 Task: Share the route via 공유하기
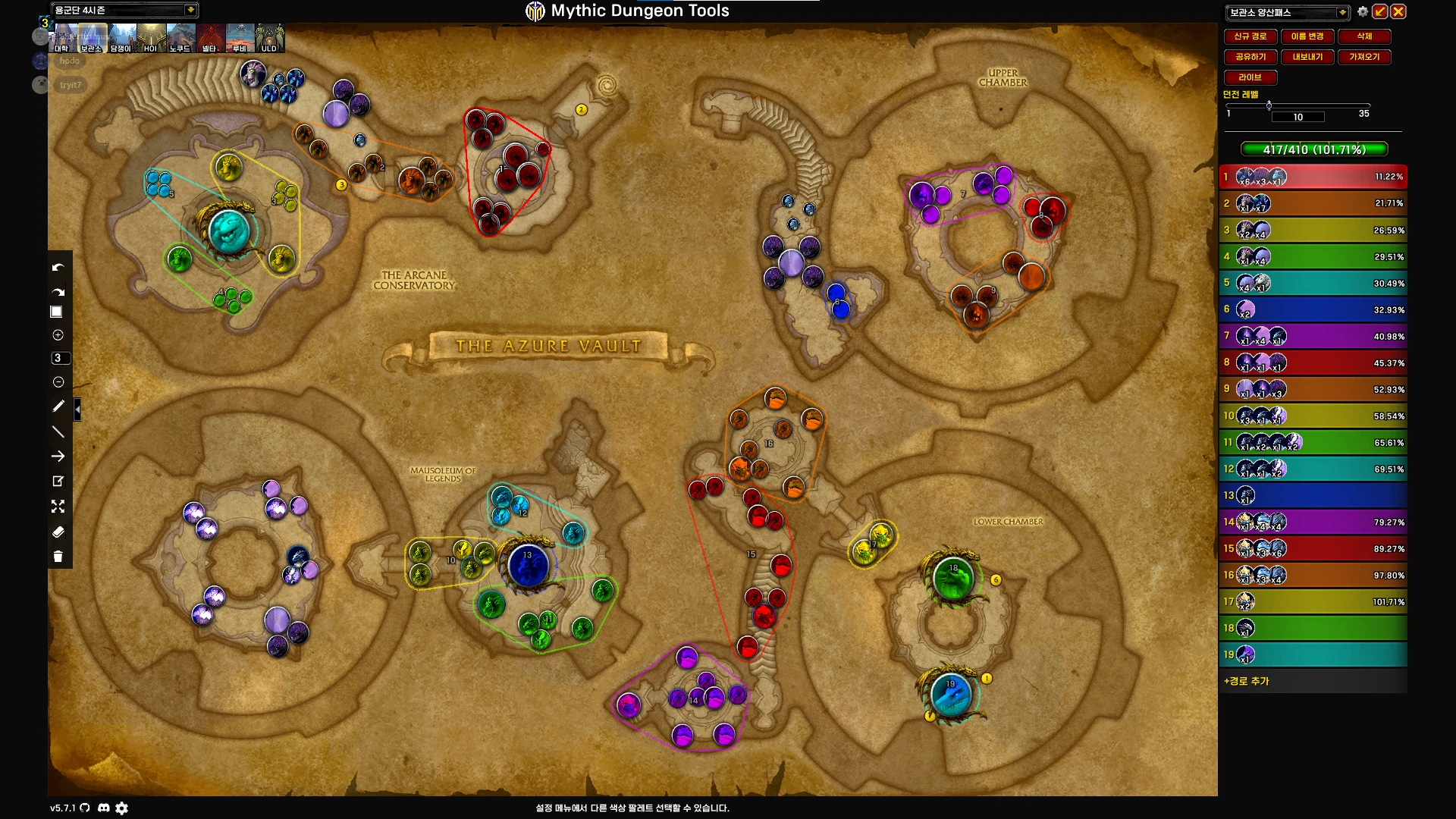(1250, 57)
